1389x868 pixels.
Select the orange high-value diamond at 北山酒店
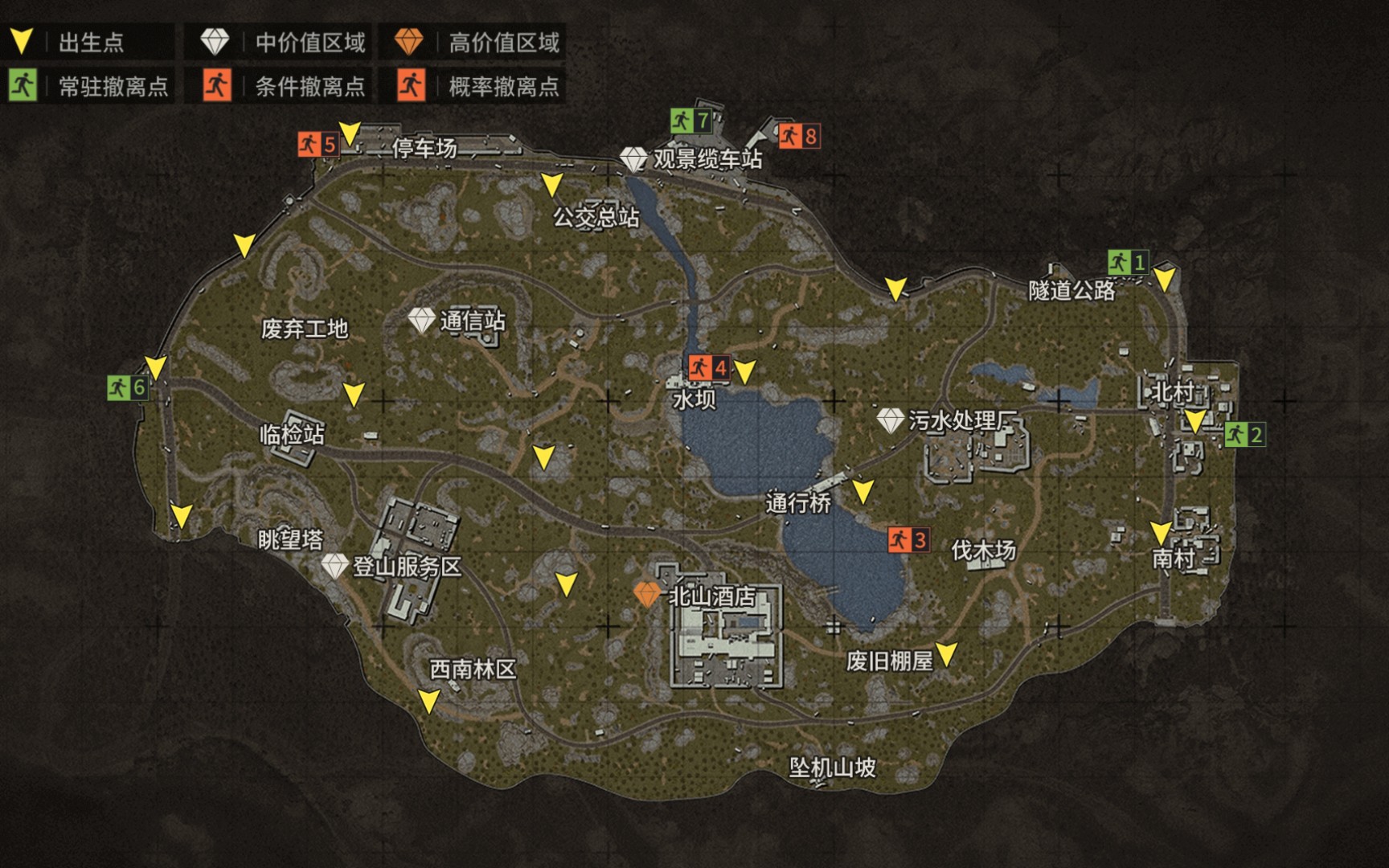click(x=648, y=596)
